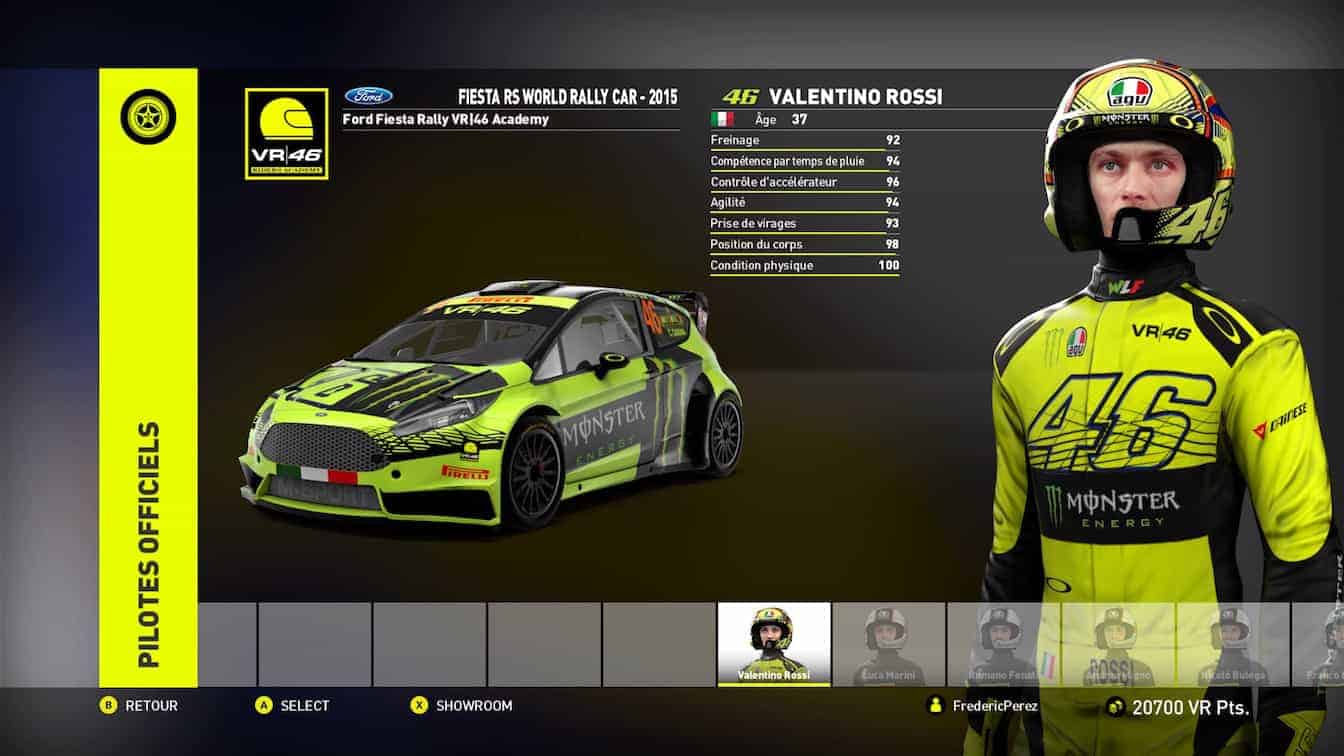Go back with the Retour label
Viewport: 1344px width, 756px height.
pos(150,705)
